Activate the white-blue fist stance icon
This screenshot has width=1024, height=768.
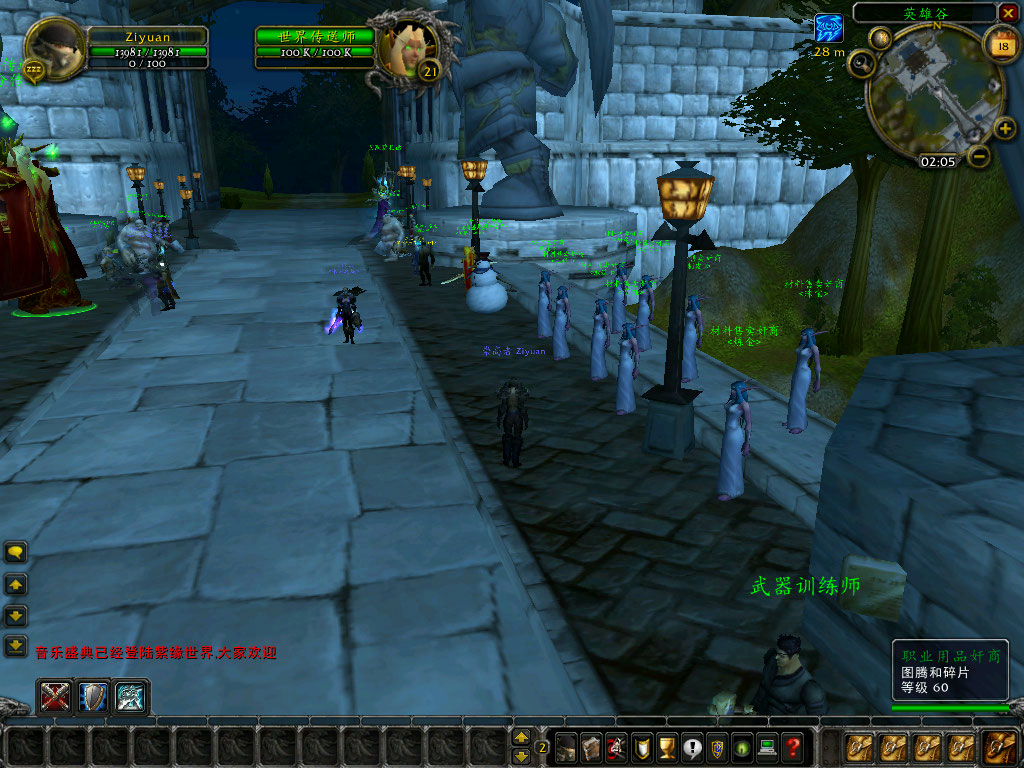(130, 697)
